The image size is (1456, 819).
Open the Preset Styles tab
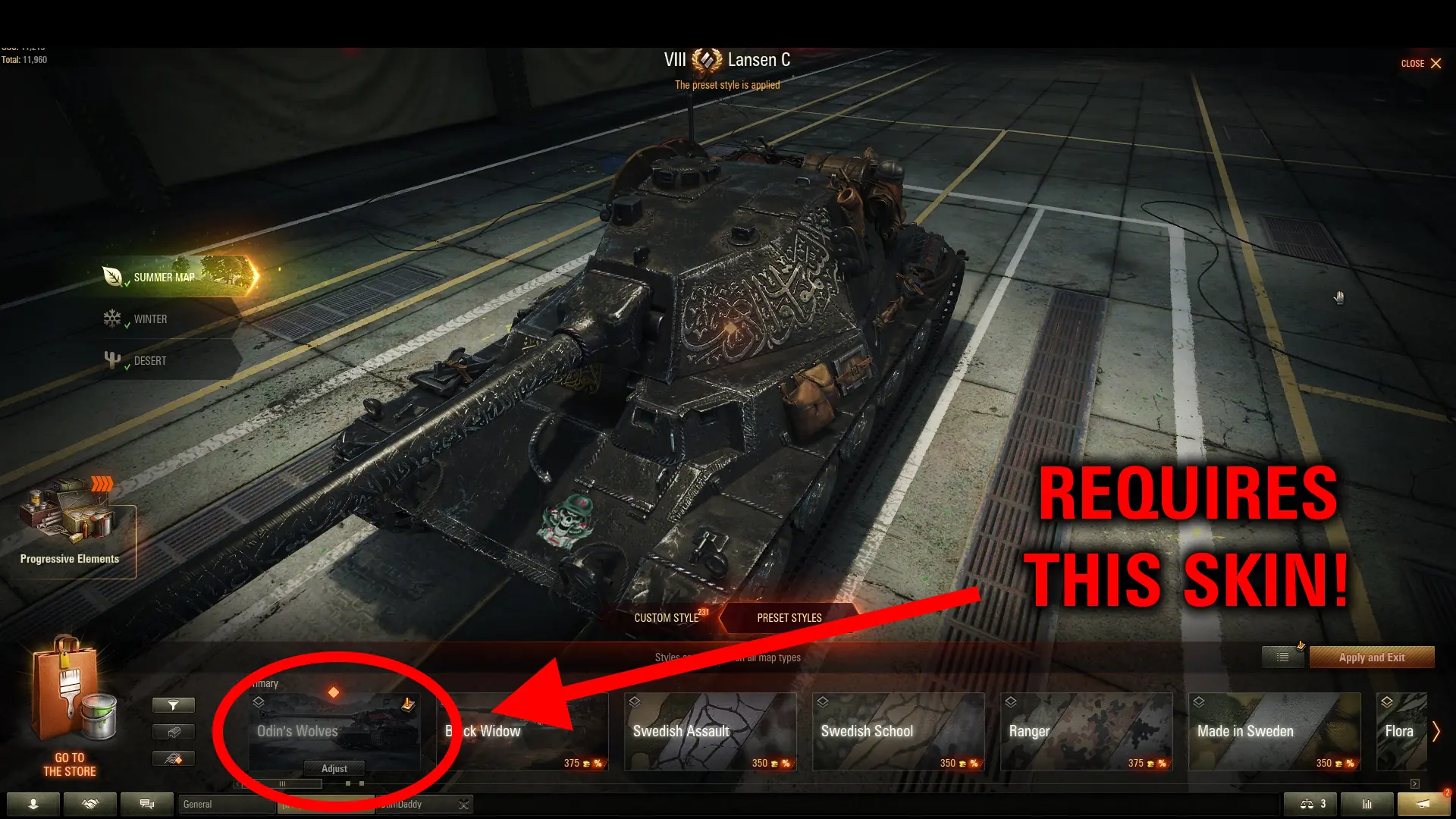(789, 618)
